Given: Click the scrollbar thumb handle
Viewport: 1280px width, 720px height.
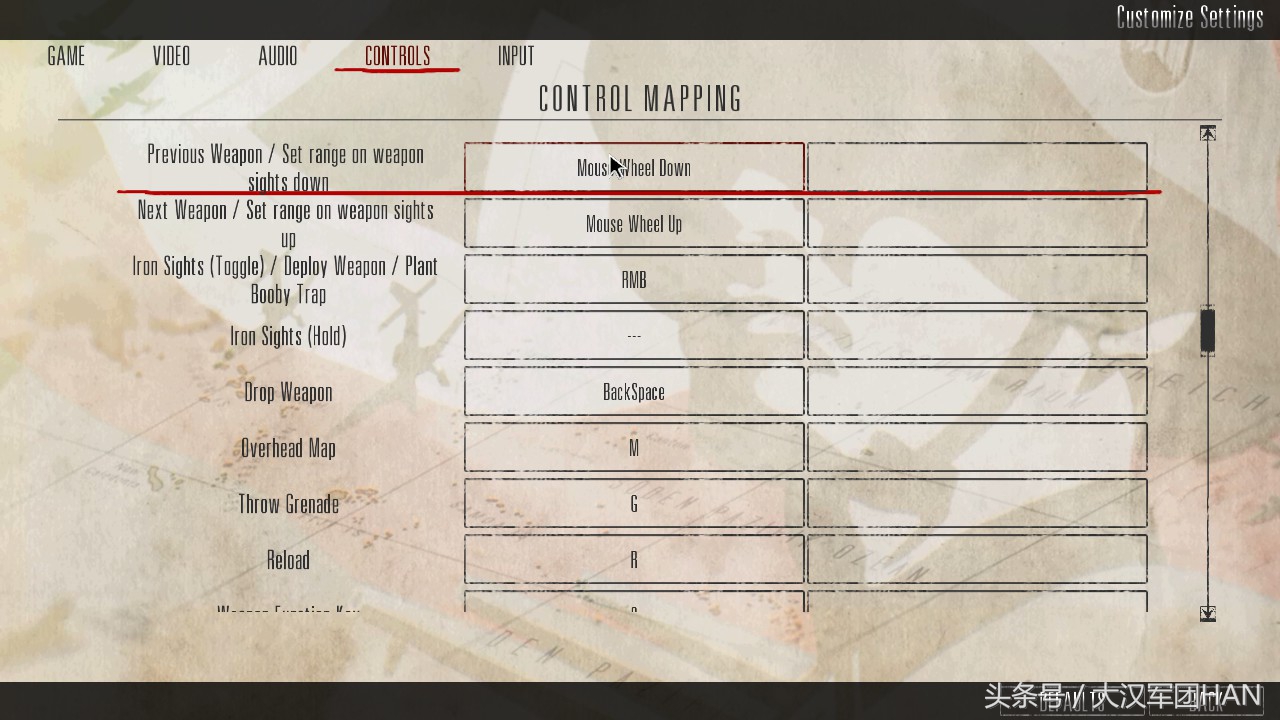Looking at the screenshot, I should 1208,330.
